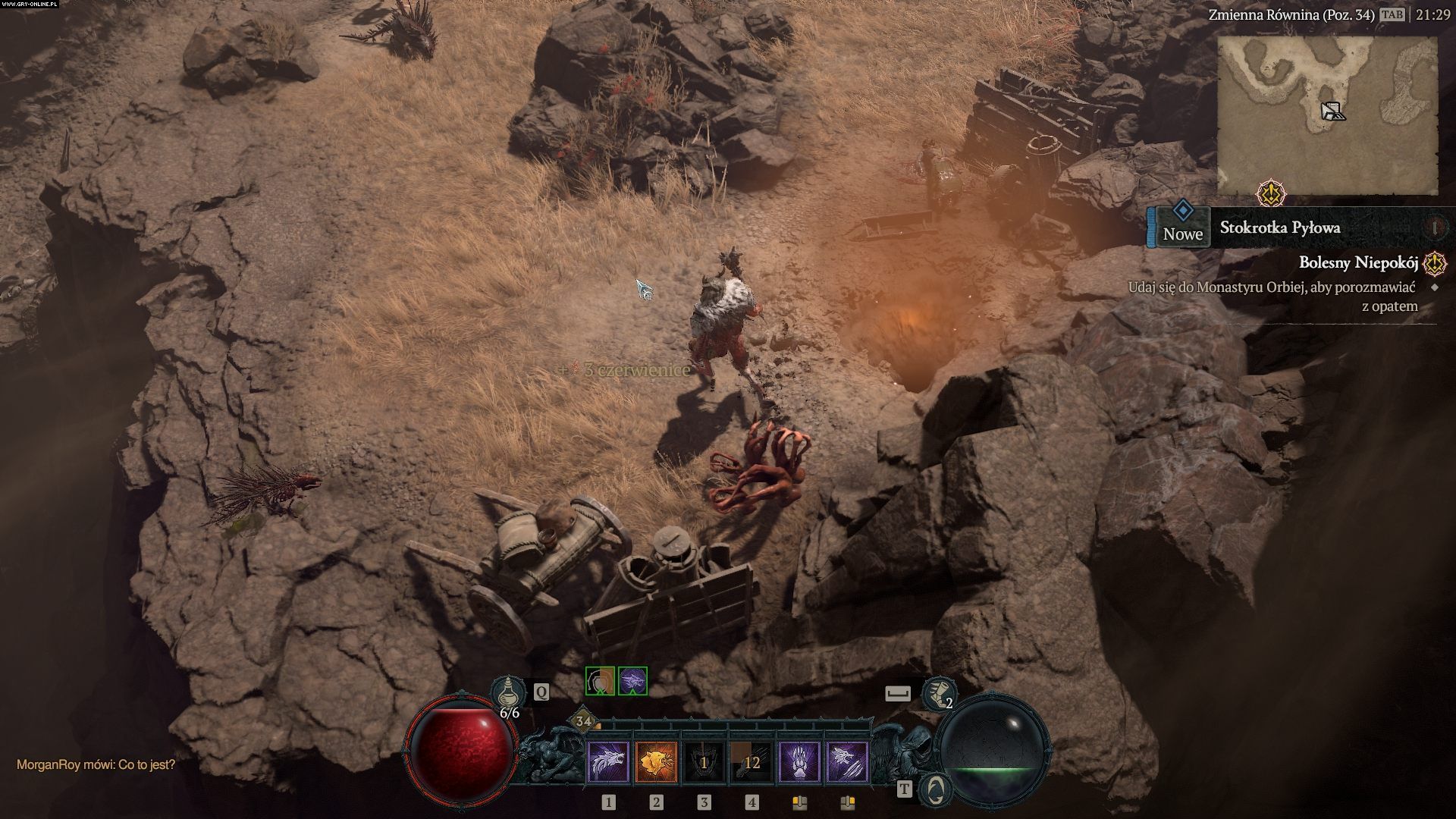Image resolution: width=1456 pixels, height=819 pixels.
Task: Activate the purple paw claws skill
Action: [799, 762]
